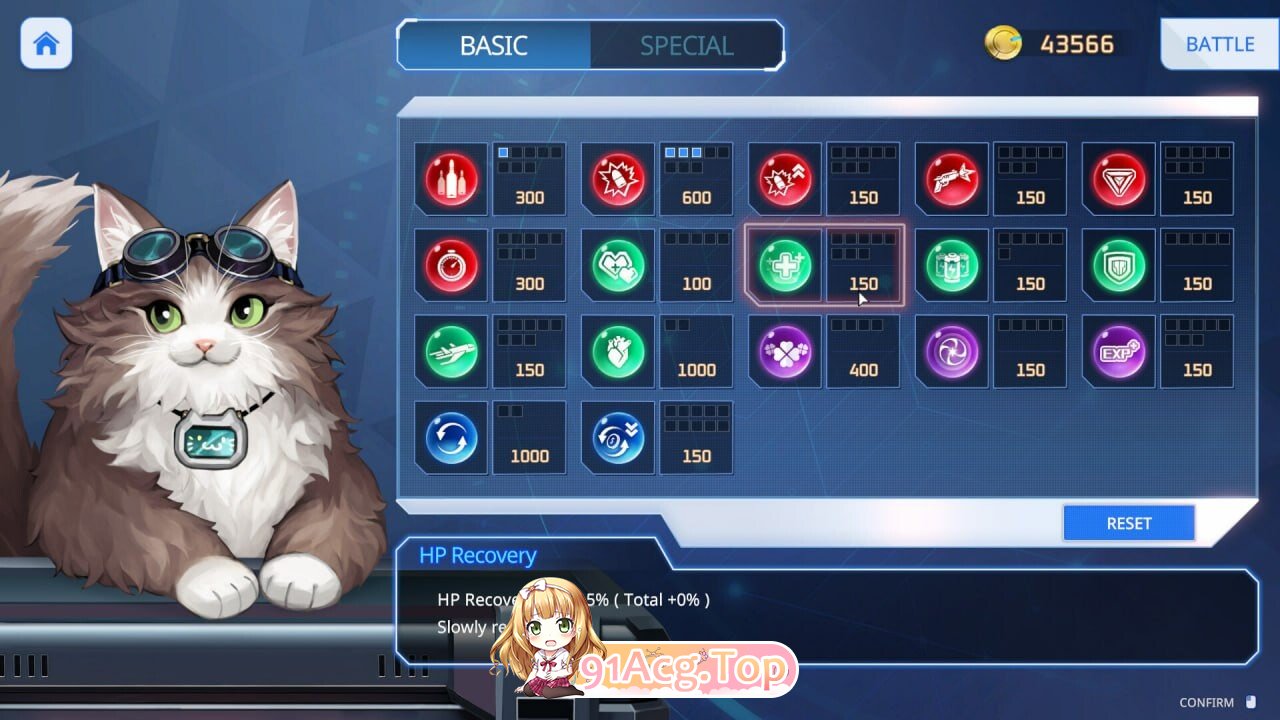
Task: Select the red bottle attack damage upgrade
Action: 451,180
